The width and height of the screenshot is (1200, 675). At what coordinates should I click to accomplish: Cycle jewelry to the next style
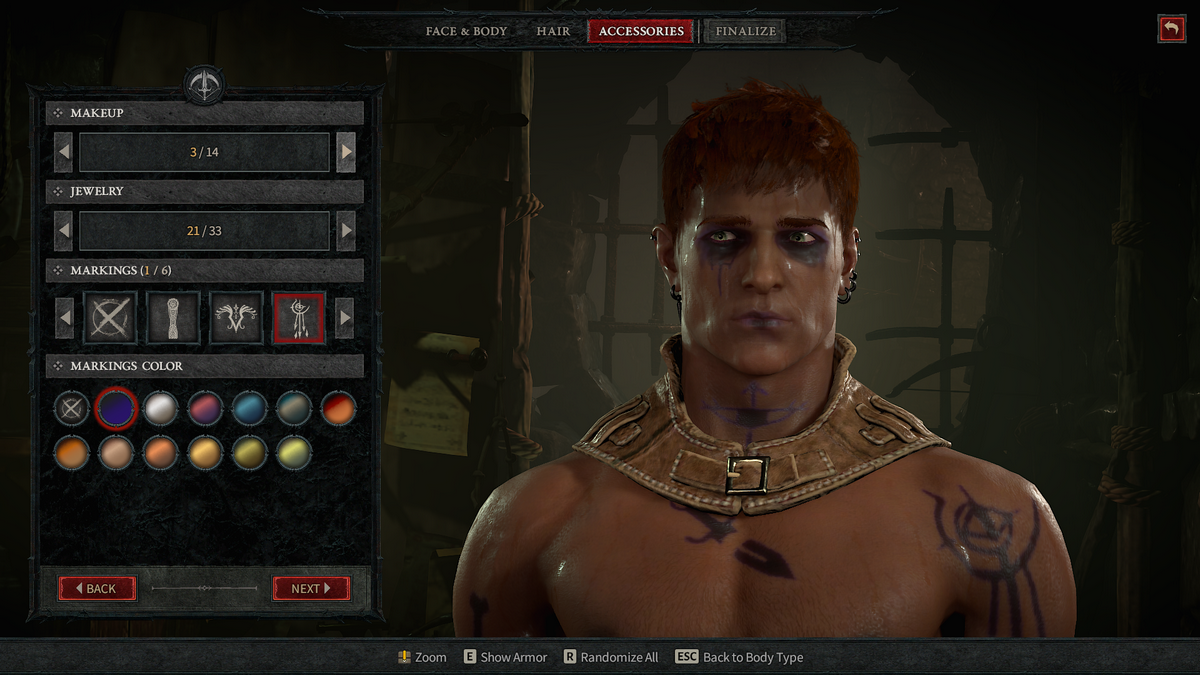coord(346,231)
